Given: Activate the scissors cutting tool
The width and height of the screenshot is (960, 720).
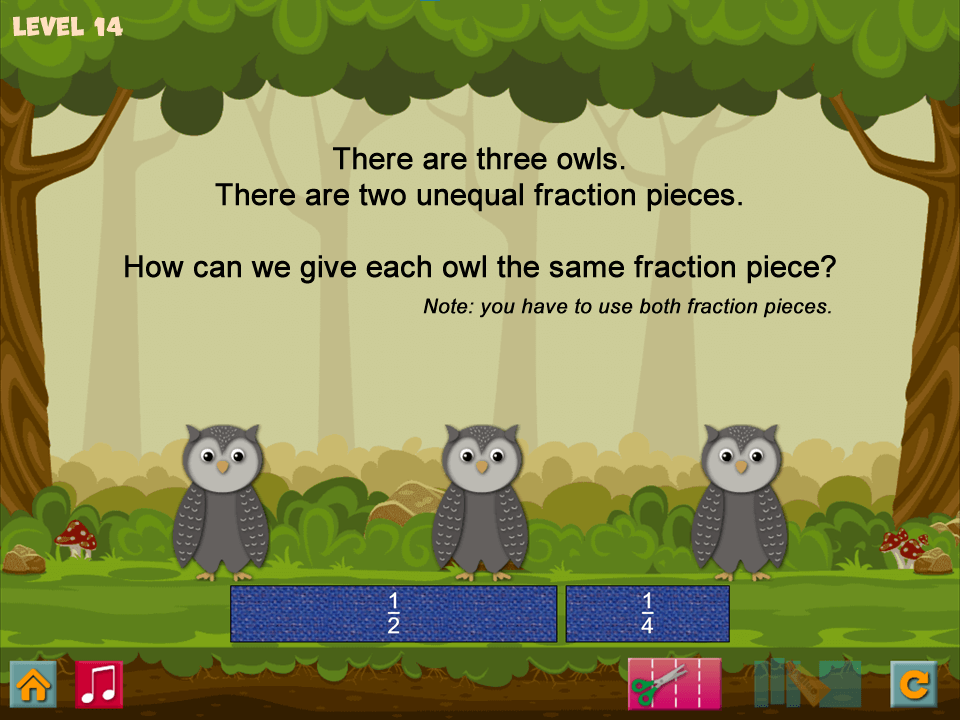Looking at the screenshot, I should (x=673, y=684).
